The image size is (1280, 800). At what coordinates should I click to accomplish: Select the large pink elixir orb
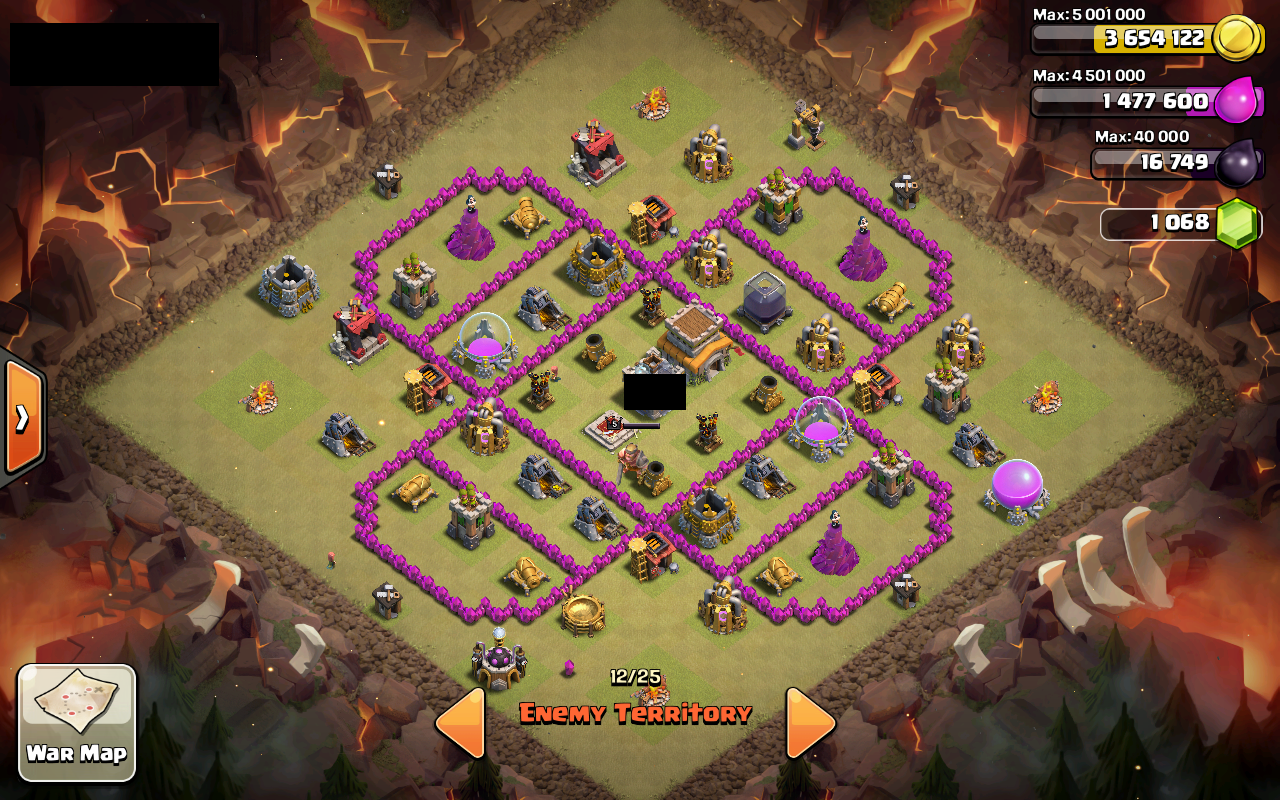click(x=1015, y=485)
